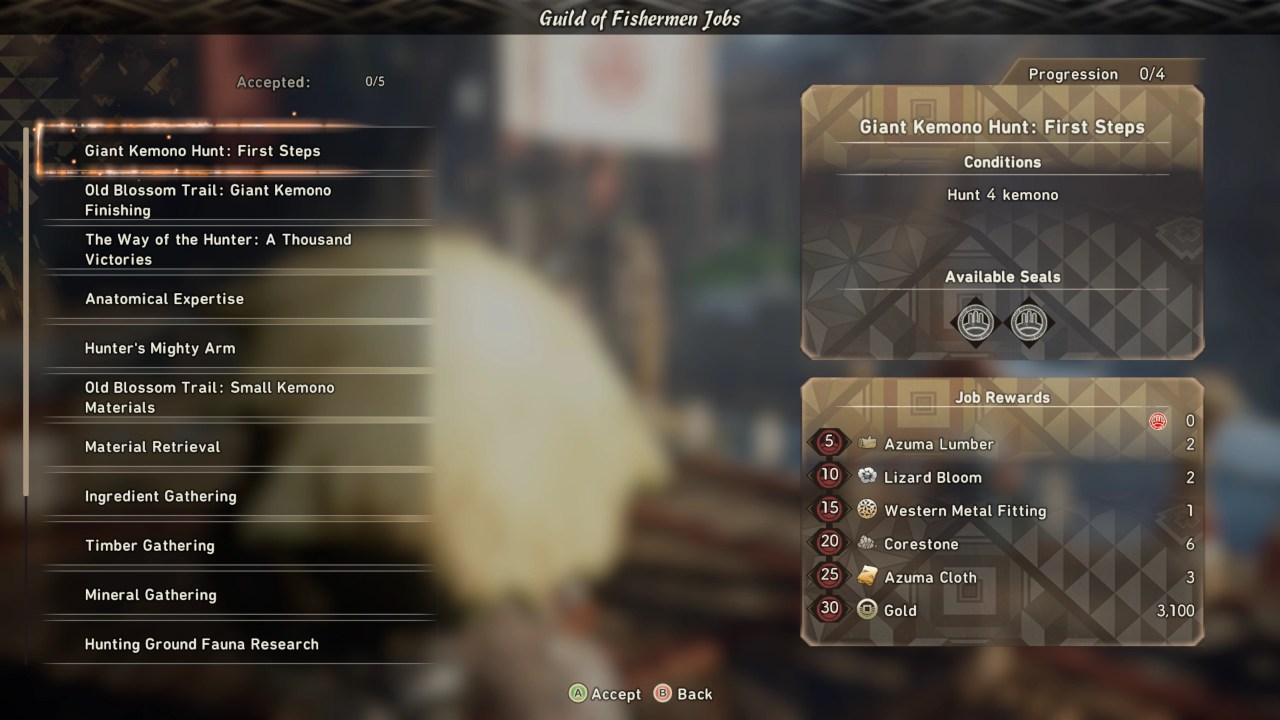Viewport: 1280px width, 720px height.
Task: Select the Corestone reward icon
Action: tap(867, 543)
